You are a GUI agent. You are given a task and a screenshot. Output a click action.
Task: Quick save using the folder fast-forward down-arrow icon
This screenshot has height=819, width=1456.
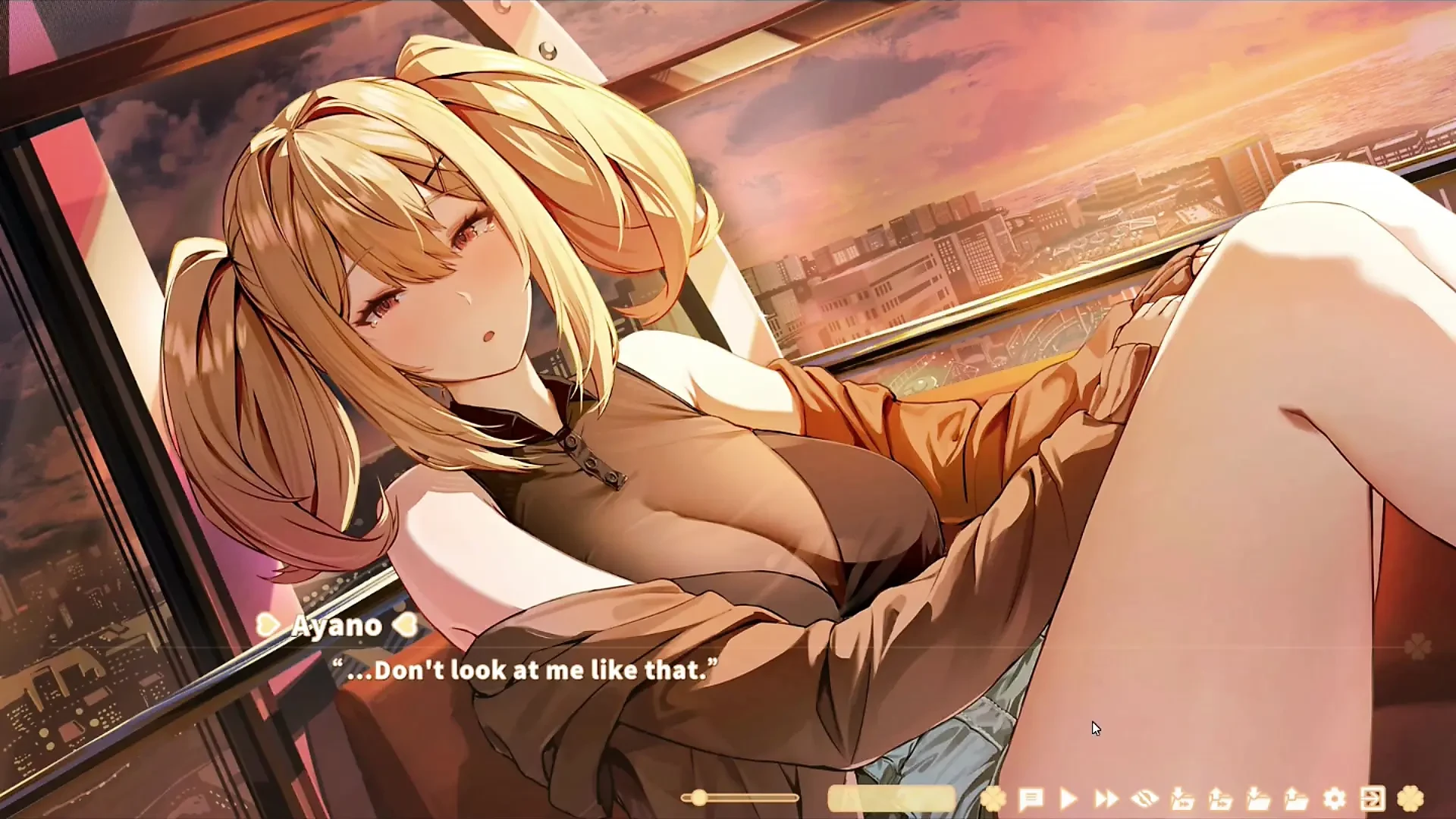coord(1182,799)
